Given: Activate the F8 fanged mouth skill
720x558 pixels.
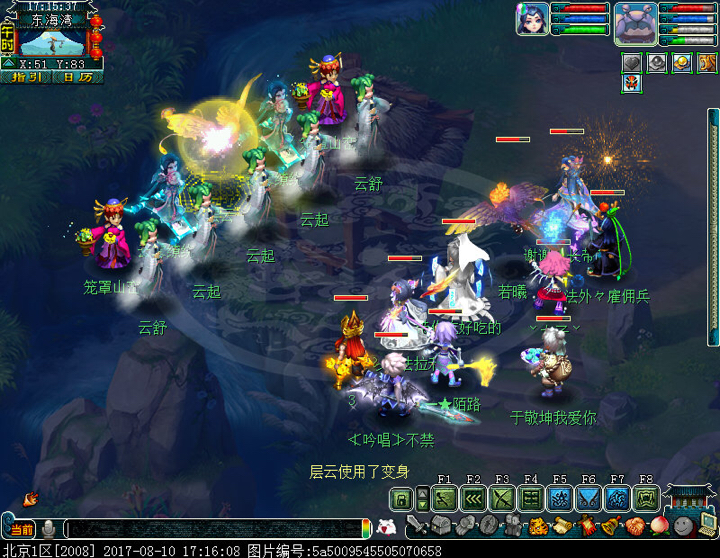Looking at the screenshot, I should [x=645, y=497].
